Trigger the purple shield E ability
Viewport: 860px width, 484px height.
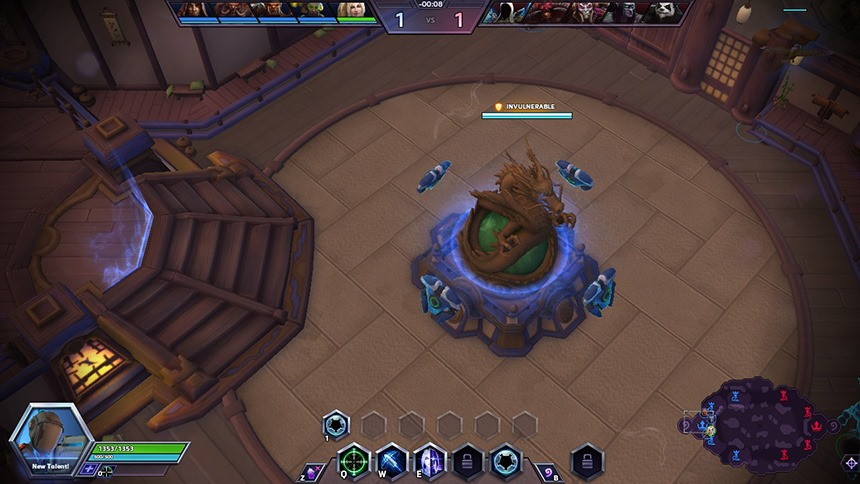pos(429,461)
